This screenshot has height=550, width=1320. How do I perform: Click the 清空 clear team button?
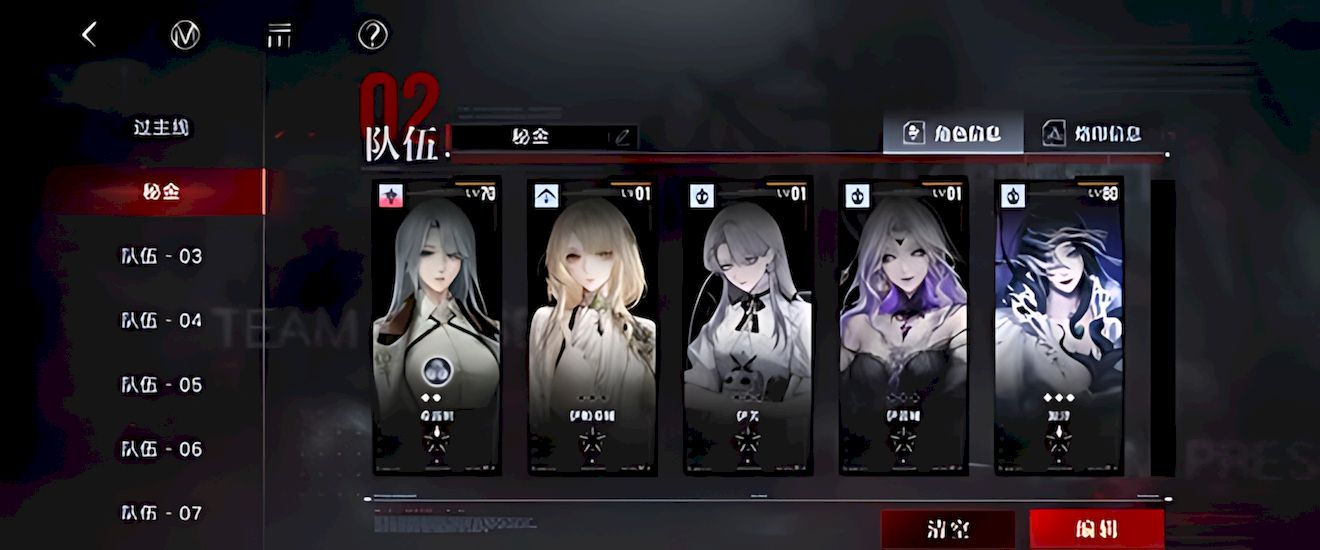947,528
